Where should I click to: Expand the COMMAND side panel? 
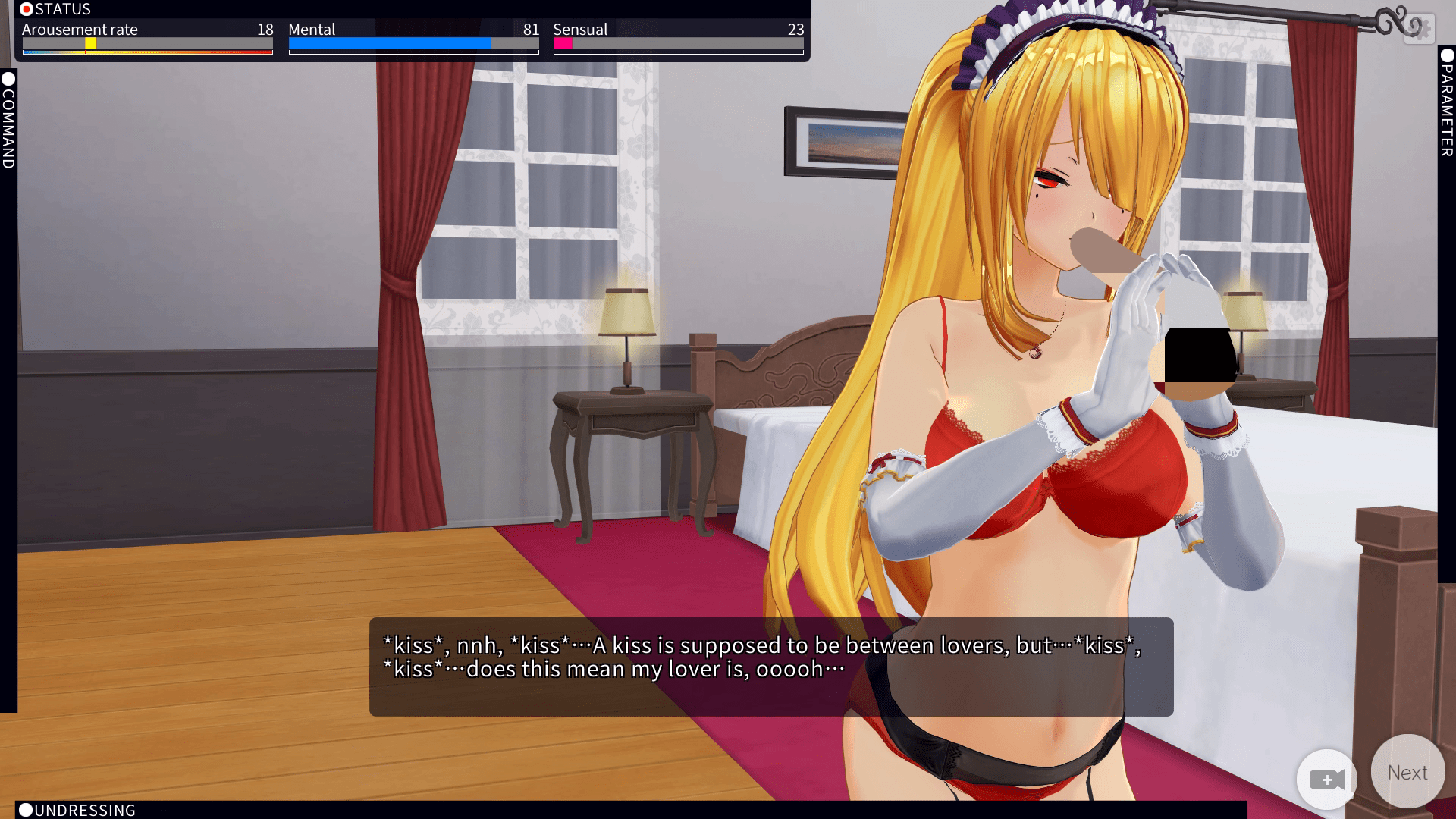(x=8, y=121)
